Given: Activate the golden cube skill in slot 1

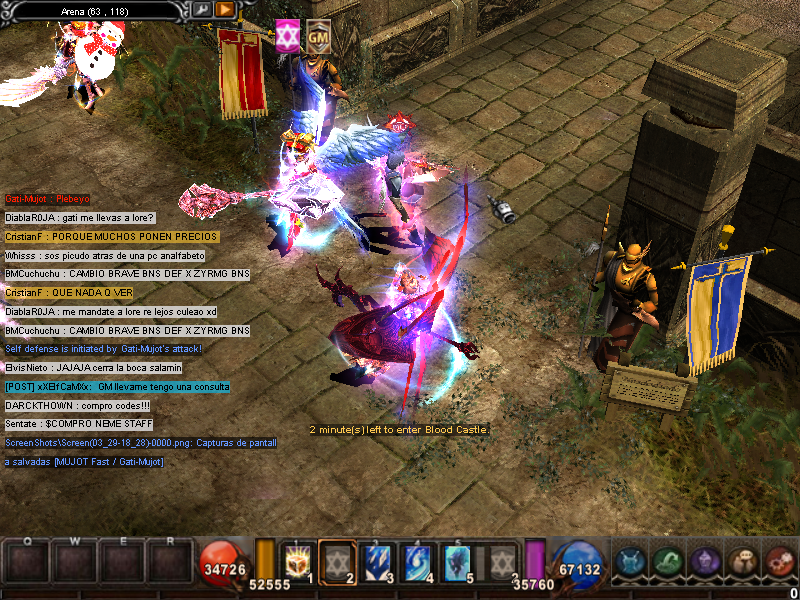Looking at the screenshot, I should (297, 561).
